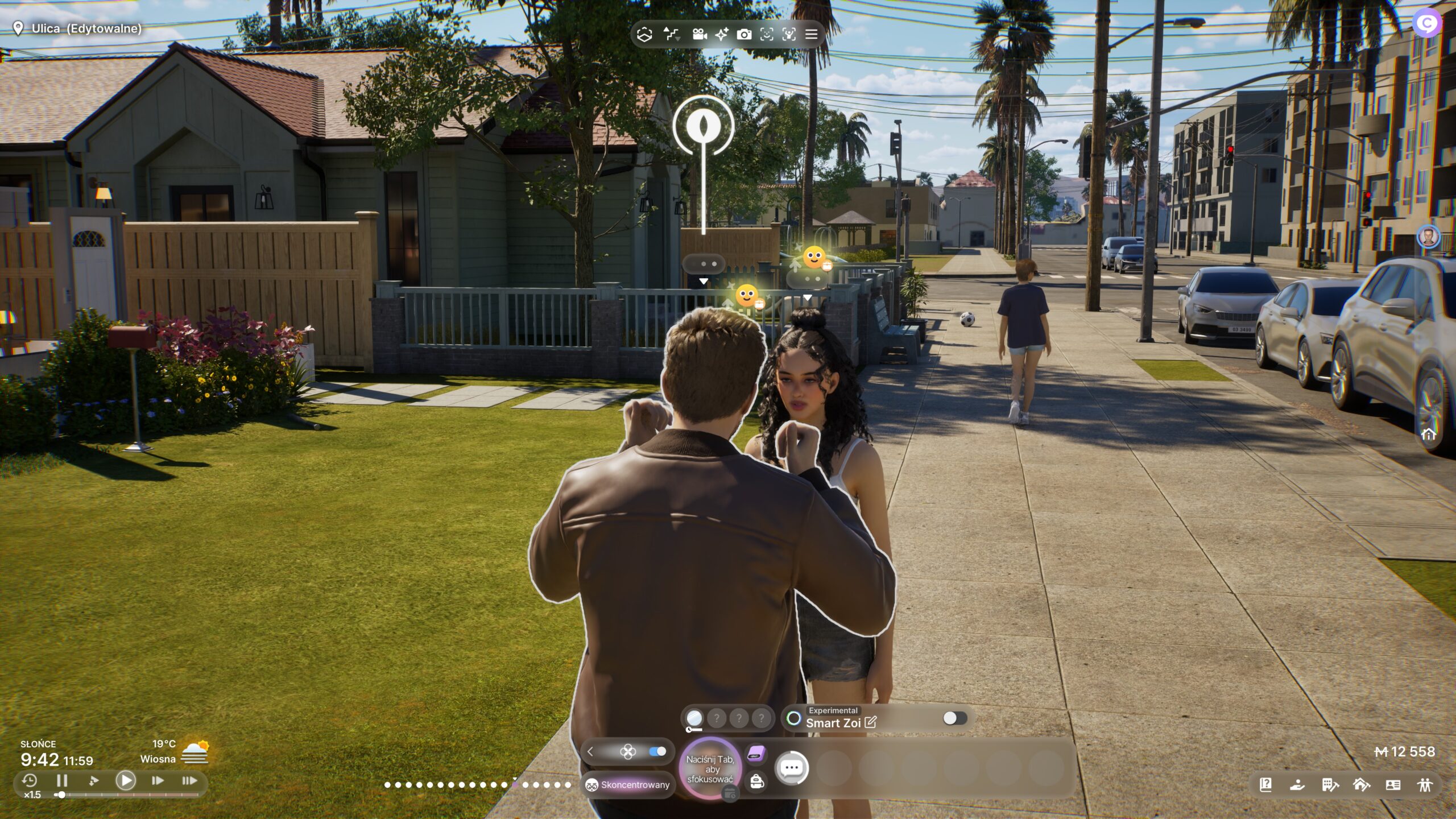Select the speech bubble action in queue
The height and width of the screenshot is (819, 1456).
coord(792,768)
